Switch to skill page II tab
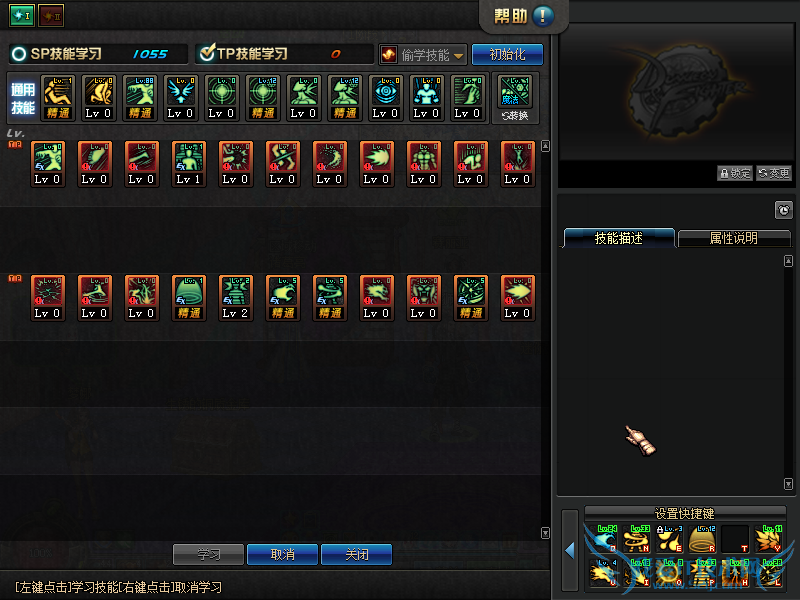 point(51,15)
